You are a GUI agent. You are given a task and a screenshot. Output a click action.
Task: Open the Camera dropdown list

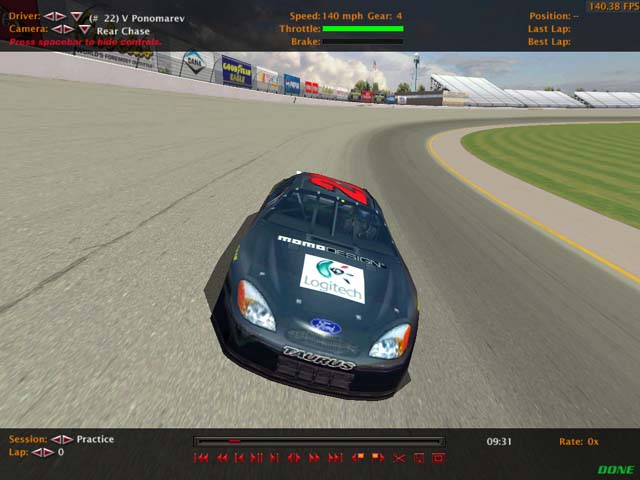pyautogui.click(x=85, y=30)
